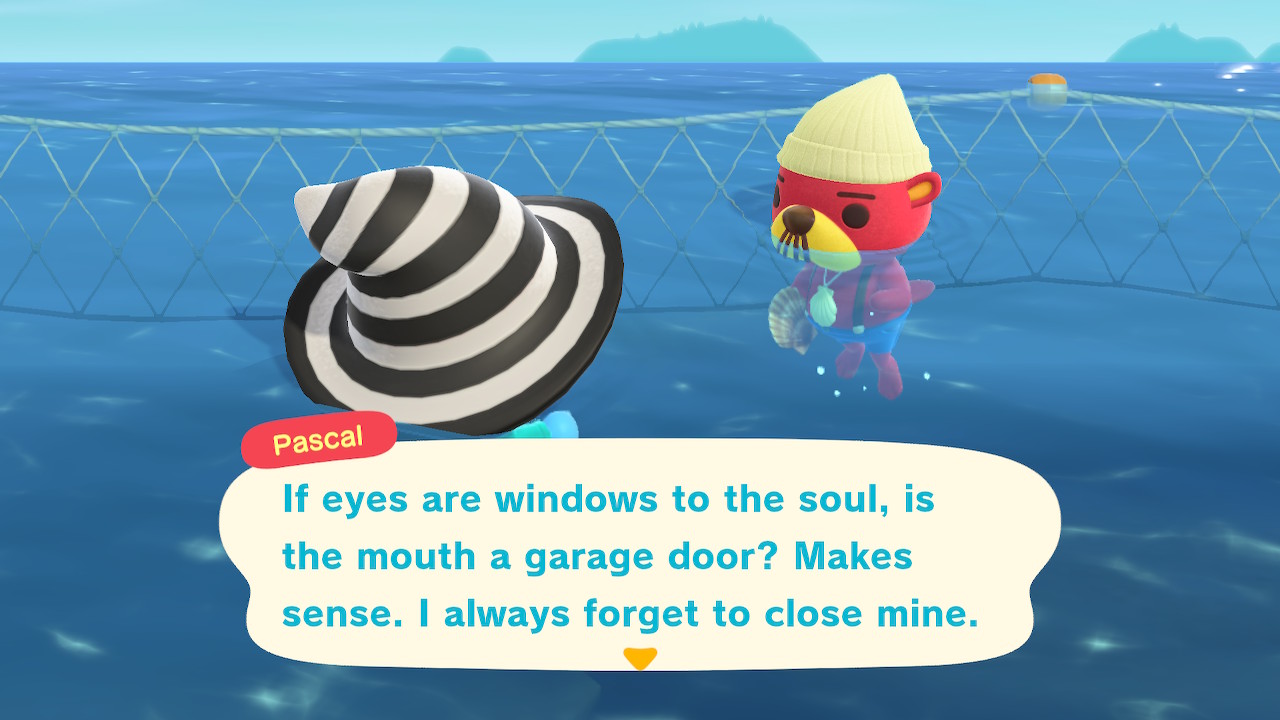The width and height of the screenshot is (1280, 720).
Task: Advance dialogue with the orange continue arrow
Action: [x=639, y=658]
